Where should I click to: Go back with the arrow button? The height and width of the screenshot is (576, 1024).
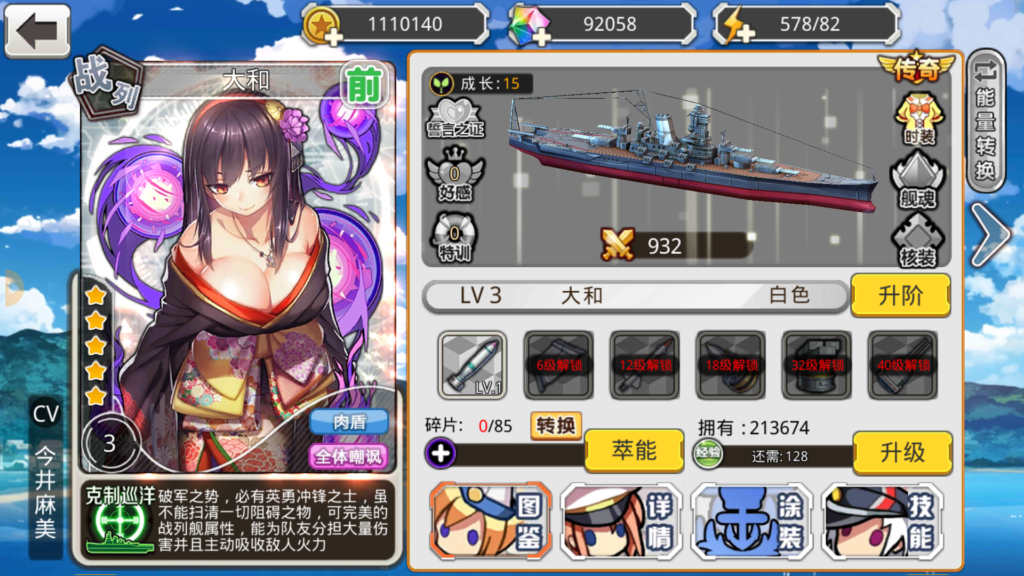38,30
